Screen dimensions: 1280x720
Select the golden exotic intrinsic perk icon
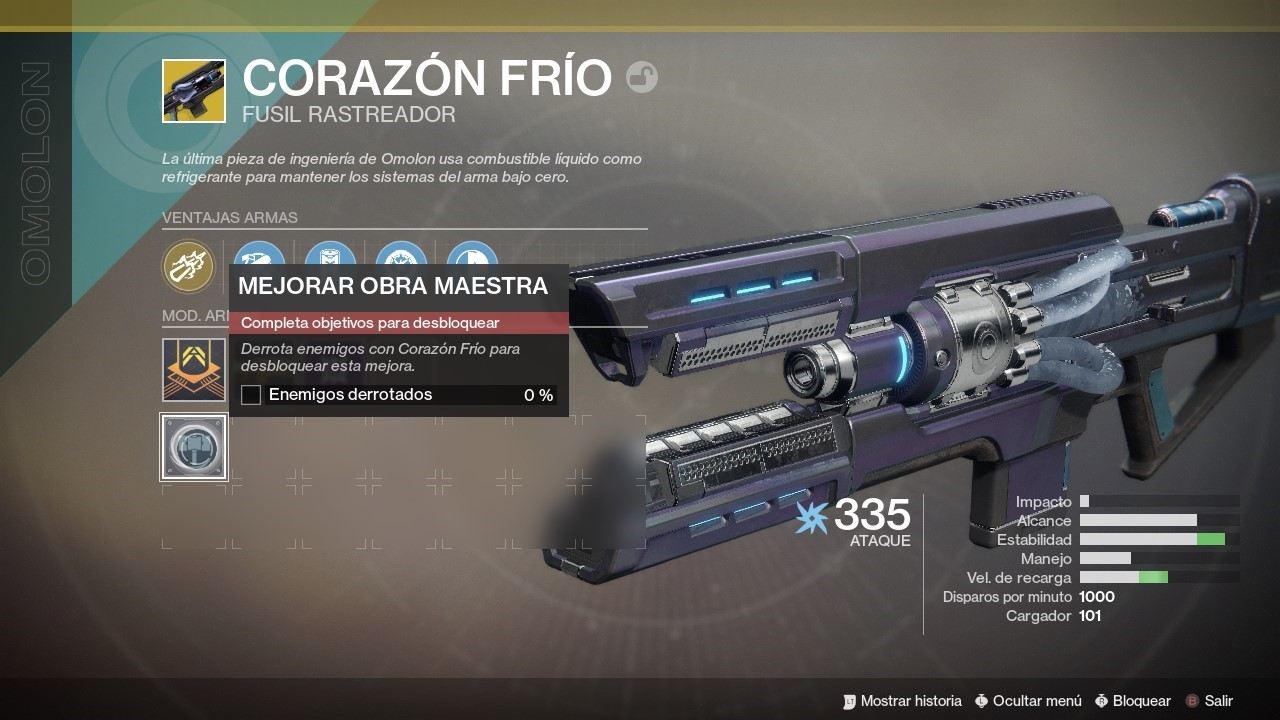188,266
